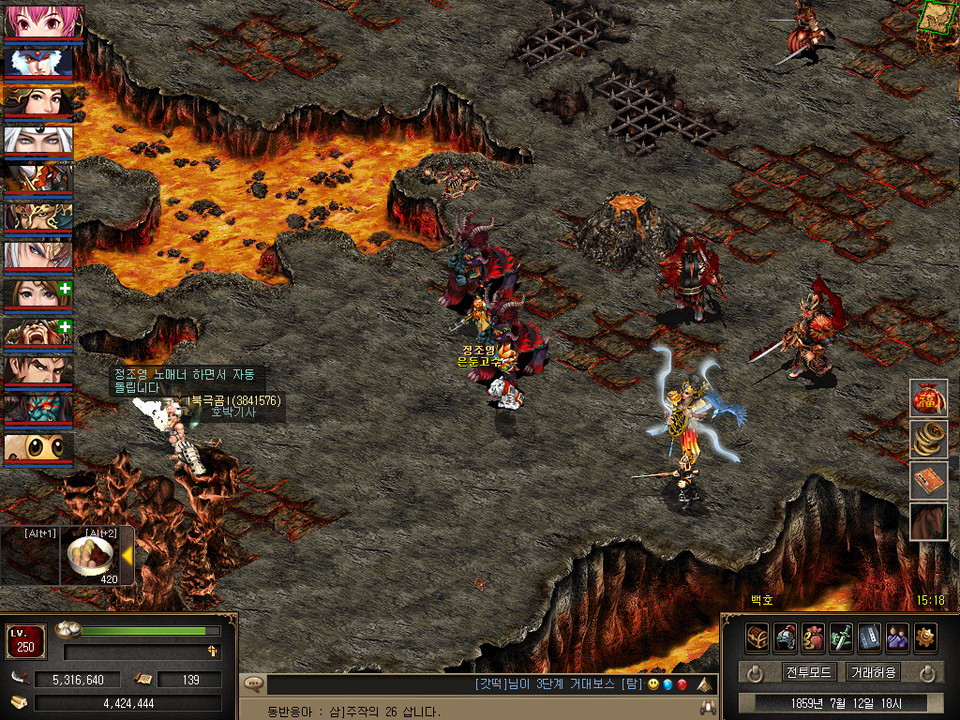Click the red lucky pouch side icon
The height and width of the screenshot is (720, 960).
928,399
